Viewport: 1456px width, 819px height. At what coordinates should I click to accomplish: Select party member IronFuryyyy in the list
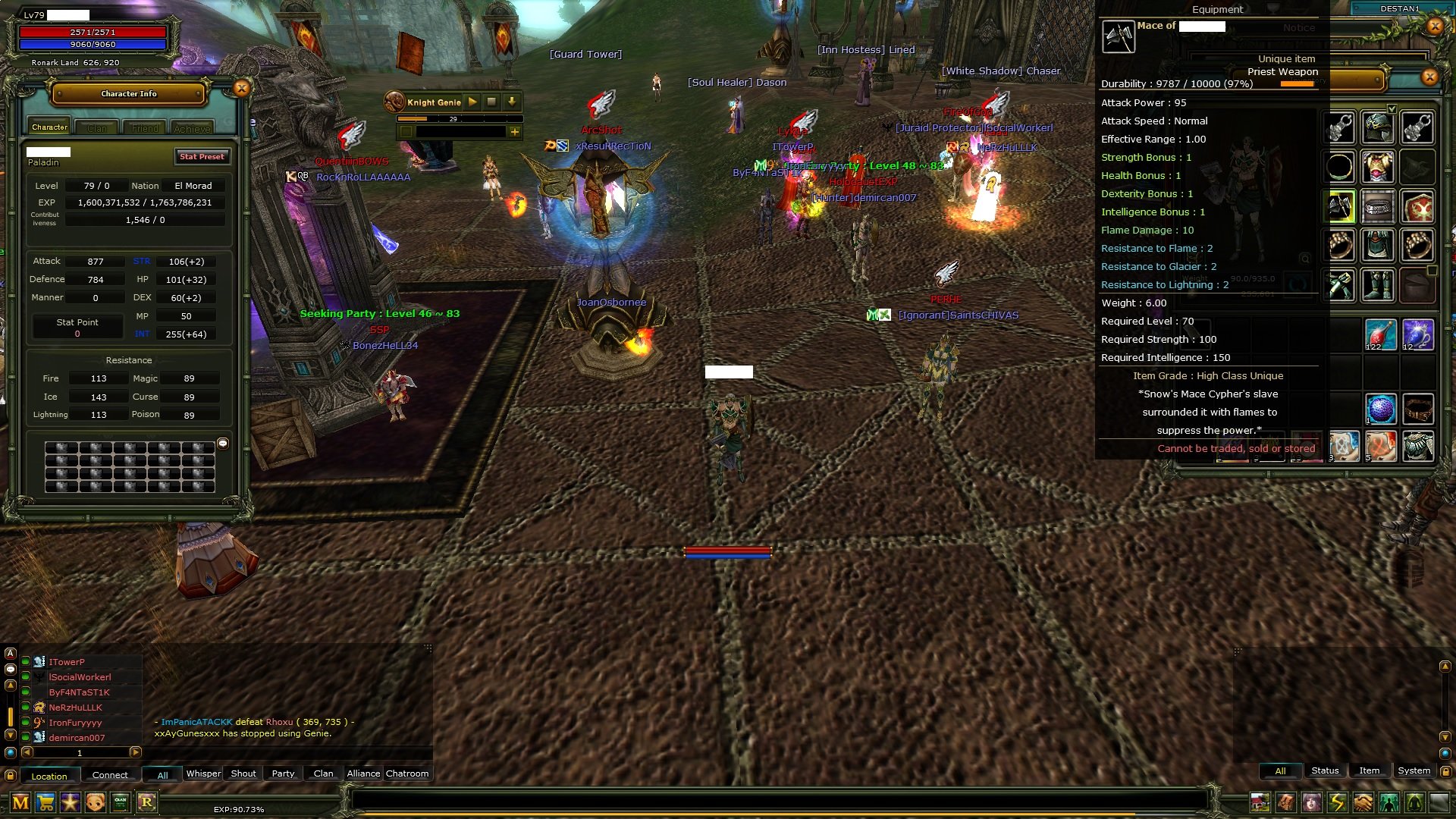click(x=75, y=723)
